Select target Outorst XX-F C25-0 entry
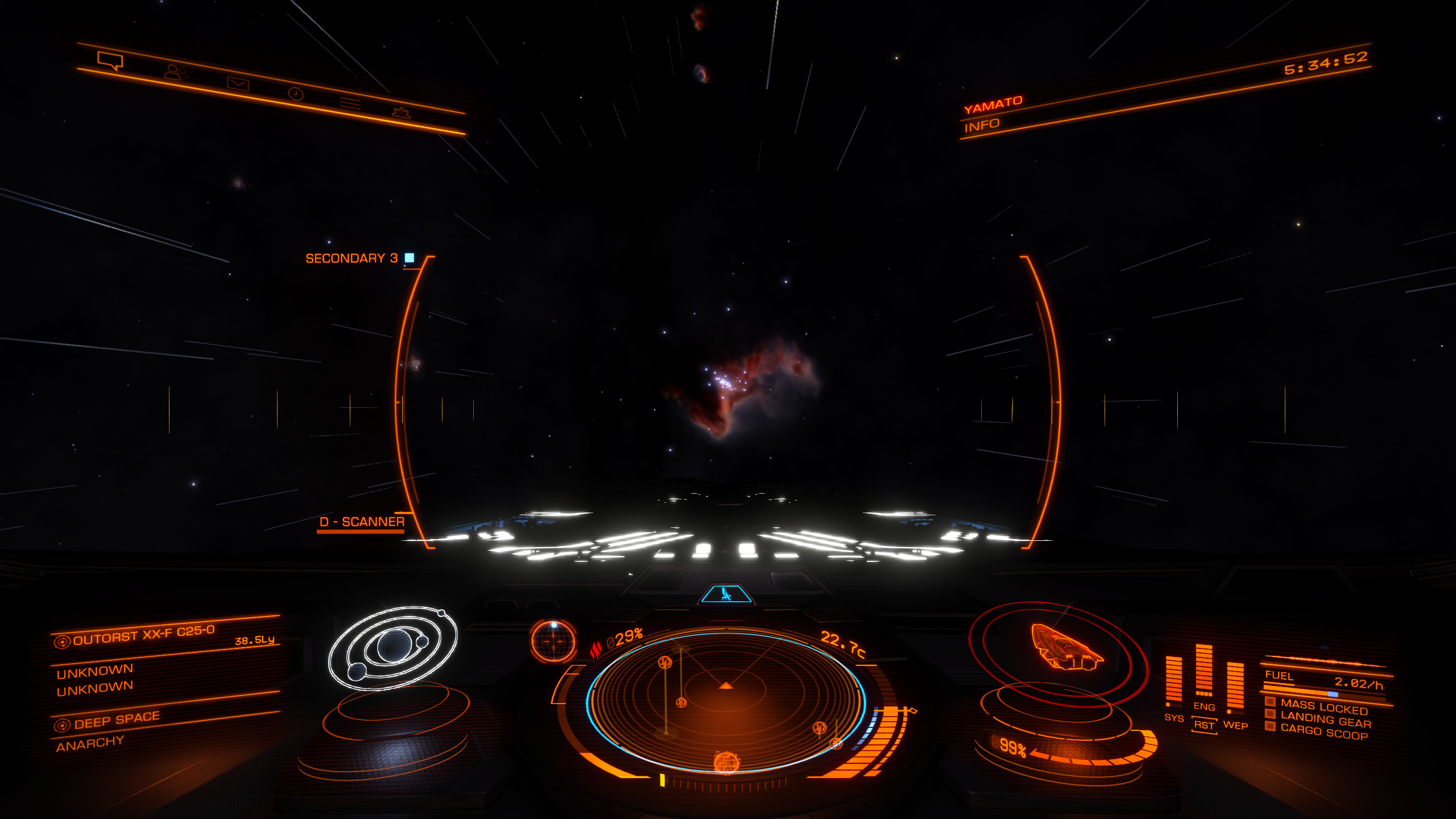 [143, 635]
